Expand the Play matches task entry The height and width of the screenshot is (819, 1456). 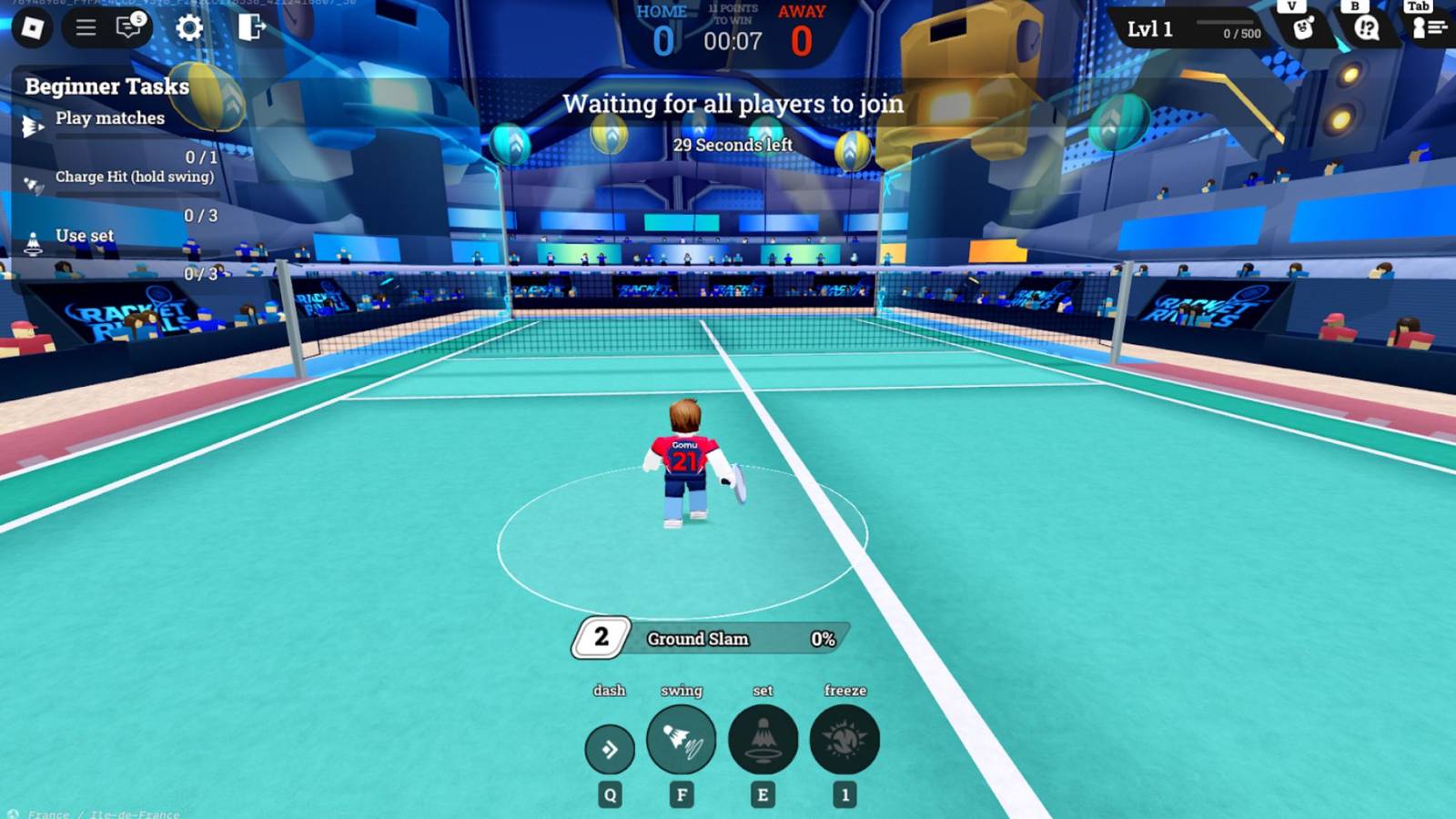109,118
